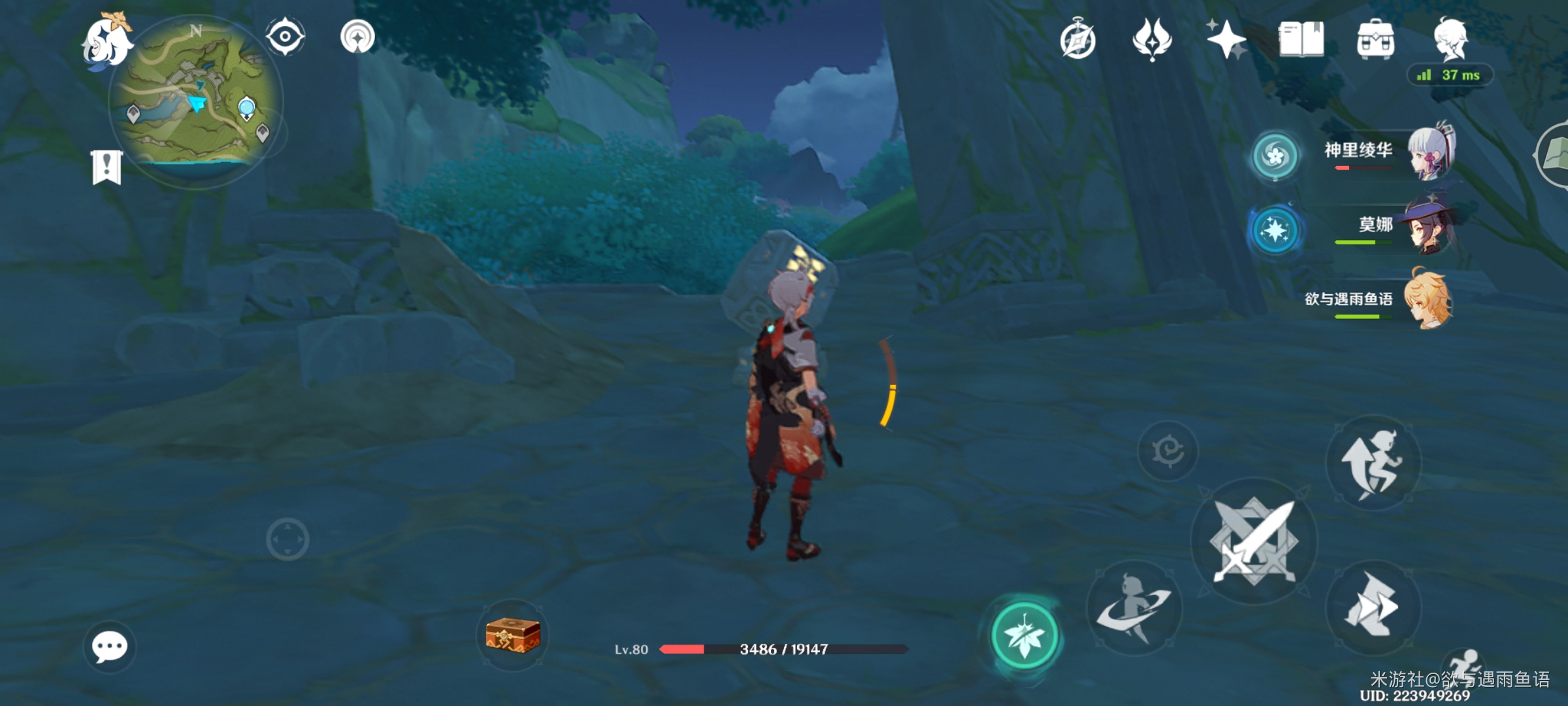
Task: Open the battle pass winged emblem icon
Action: pyautogui.click(x=1152, y=39)
